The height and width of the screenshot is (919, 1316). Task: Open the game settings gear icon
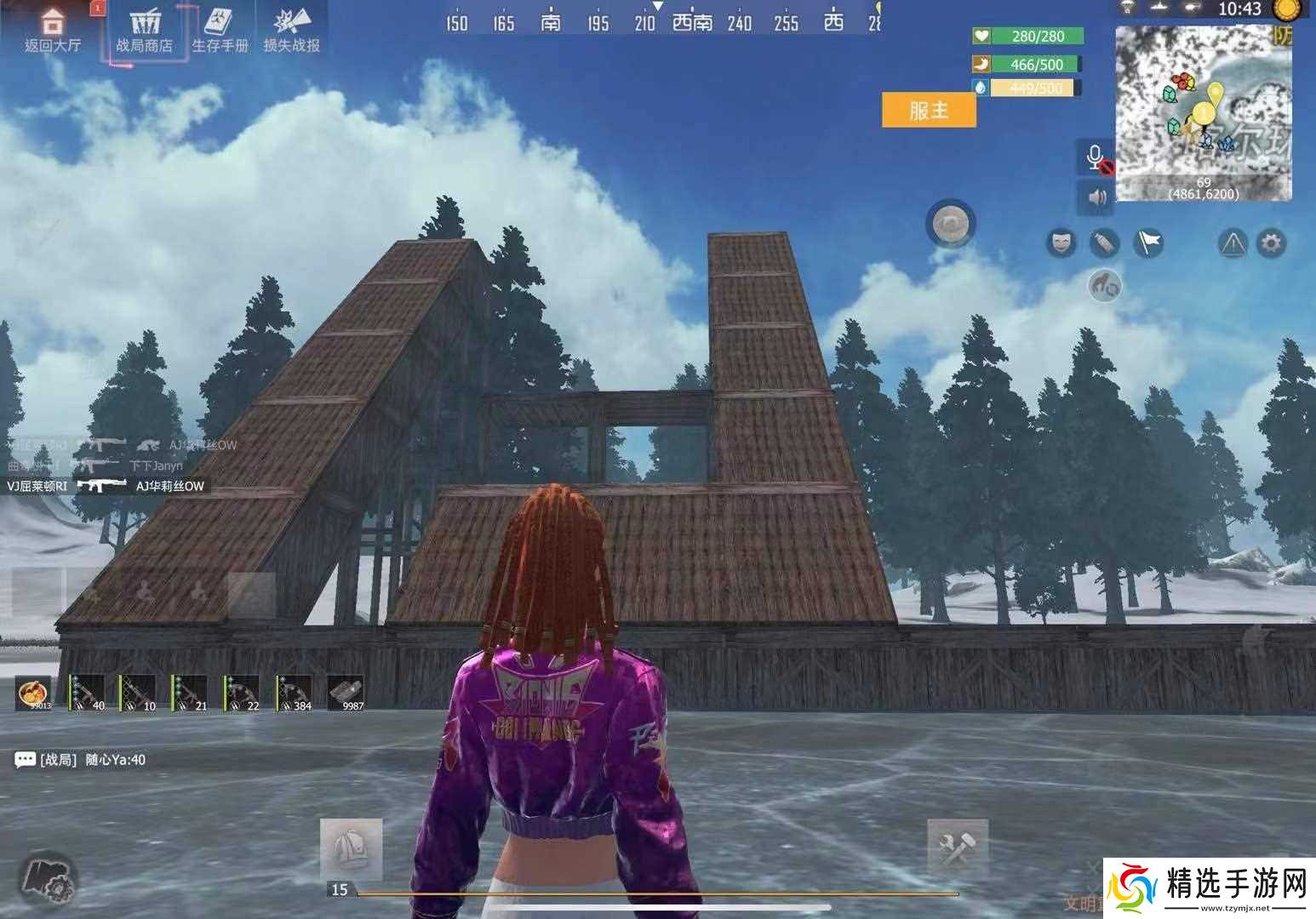[x=1270, y=243]
